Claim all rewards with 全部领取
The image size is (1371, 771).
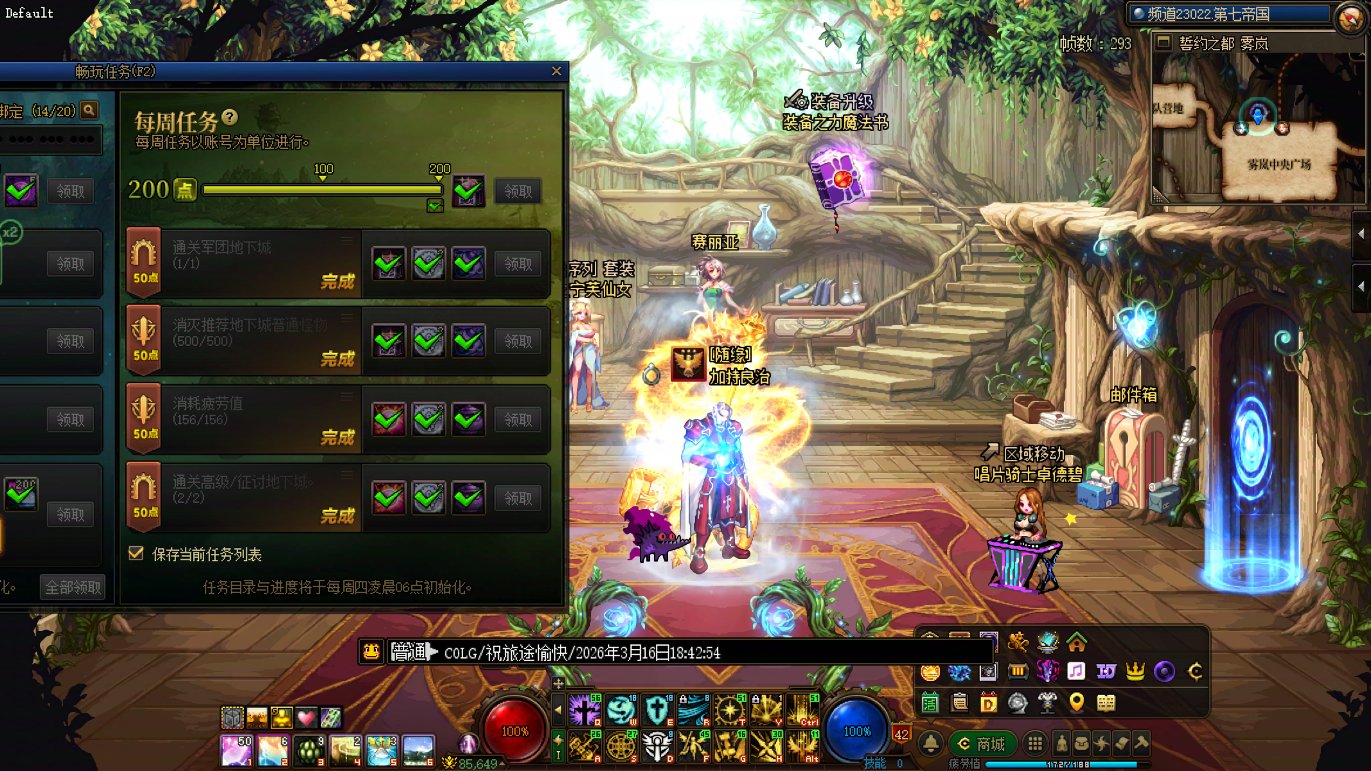(72, 587)
